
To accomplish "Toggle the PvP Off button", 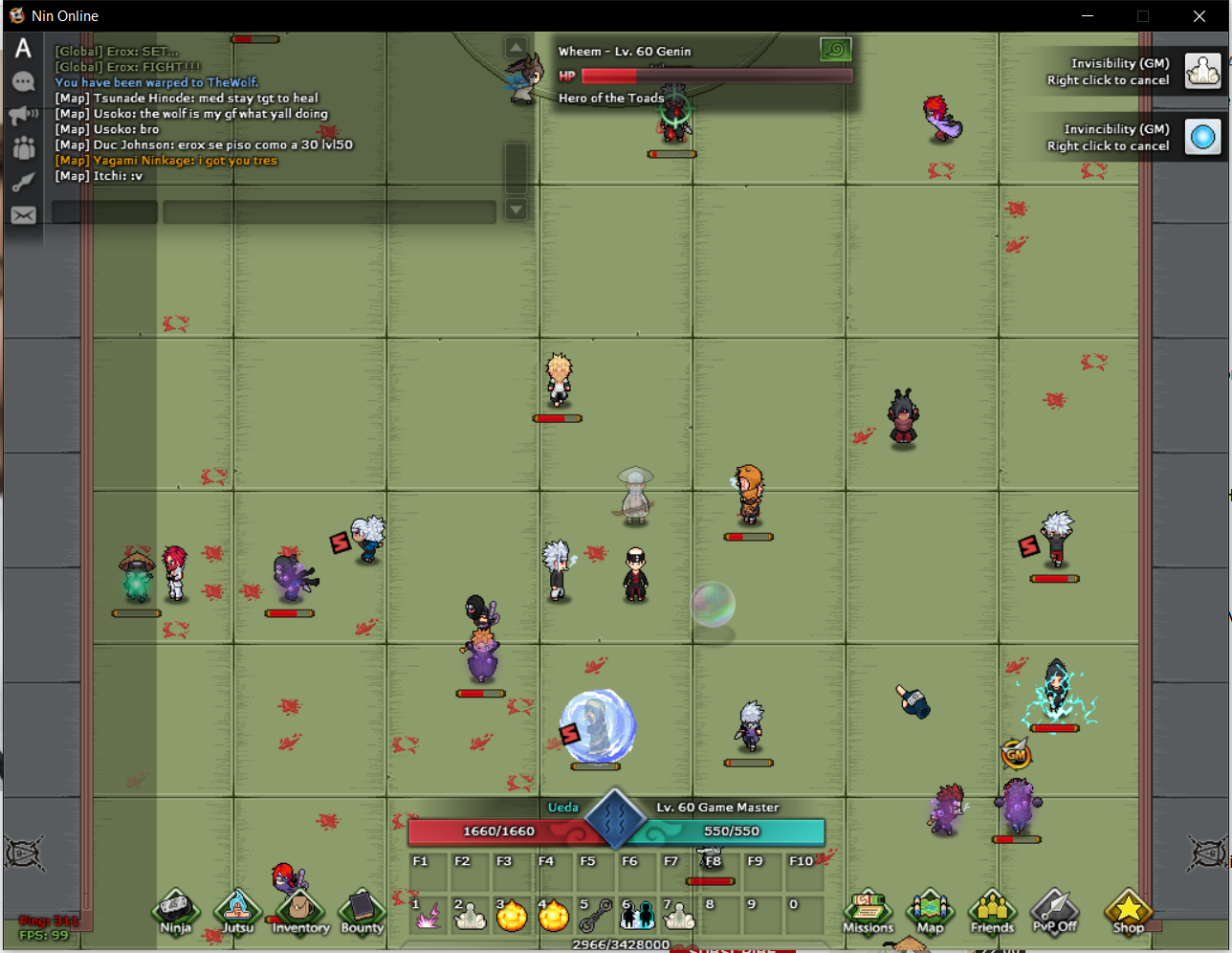I will coord(1054,910).
